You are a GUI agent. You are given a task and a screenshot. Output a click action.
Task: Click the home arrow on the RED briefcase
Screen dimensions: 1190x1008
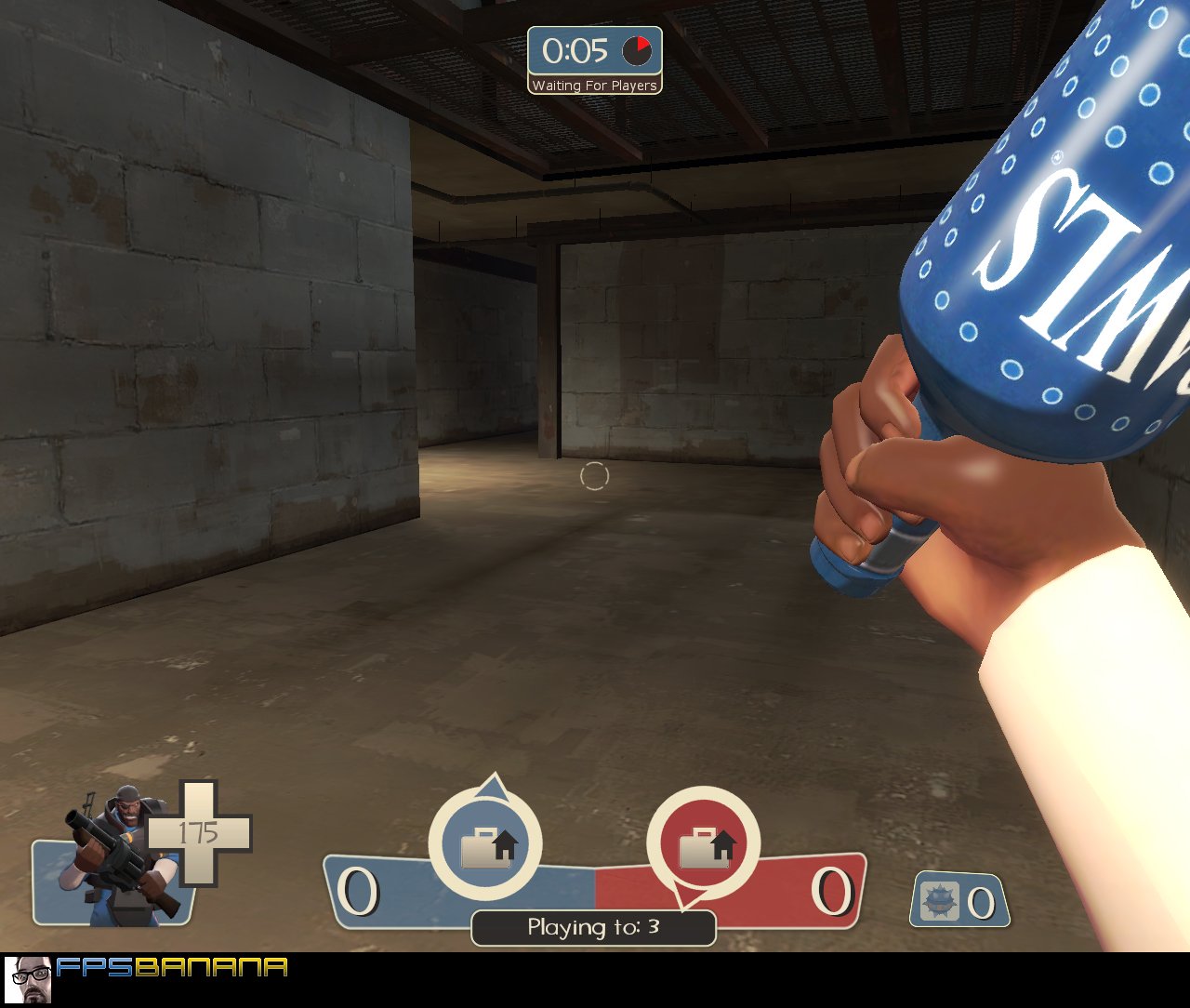(x=725, y=842)
